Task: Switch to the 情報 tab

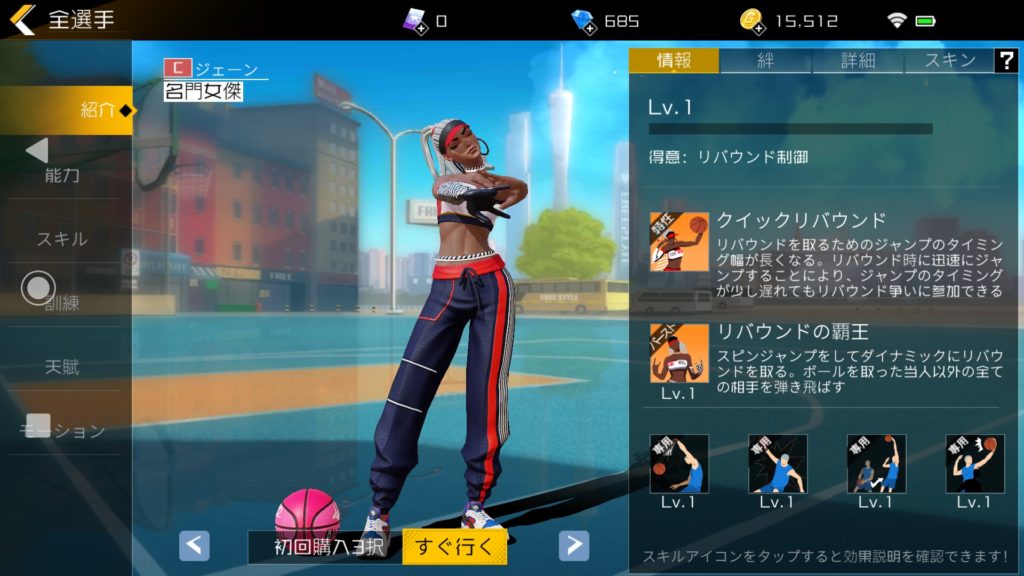Action: click(x=673, y=60)
